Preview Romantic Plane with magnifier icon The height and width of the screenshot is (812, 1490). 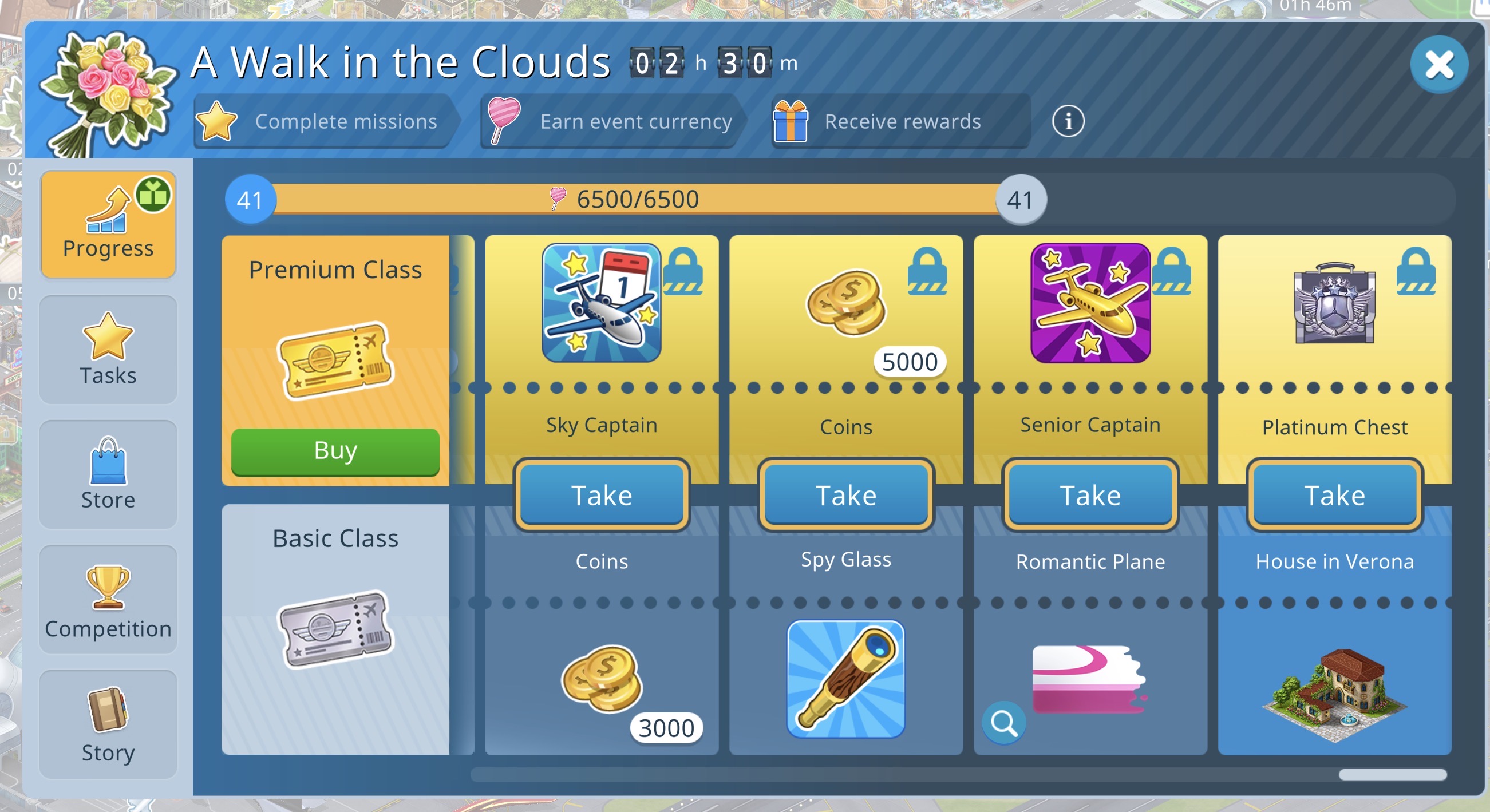click(1003, 723)
